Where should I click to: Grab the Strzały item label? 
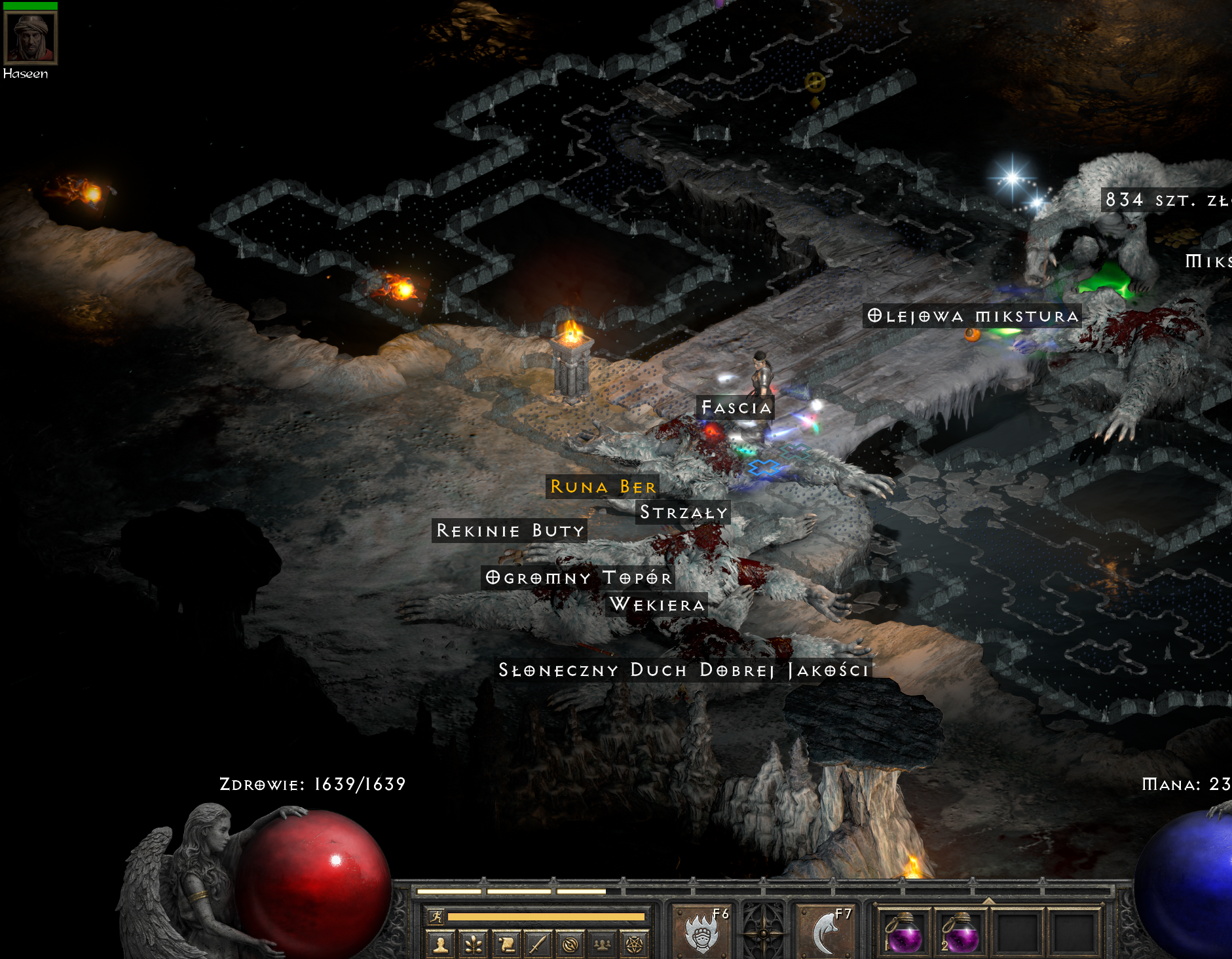(x=683, y=512)
